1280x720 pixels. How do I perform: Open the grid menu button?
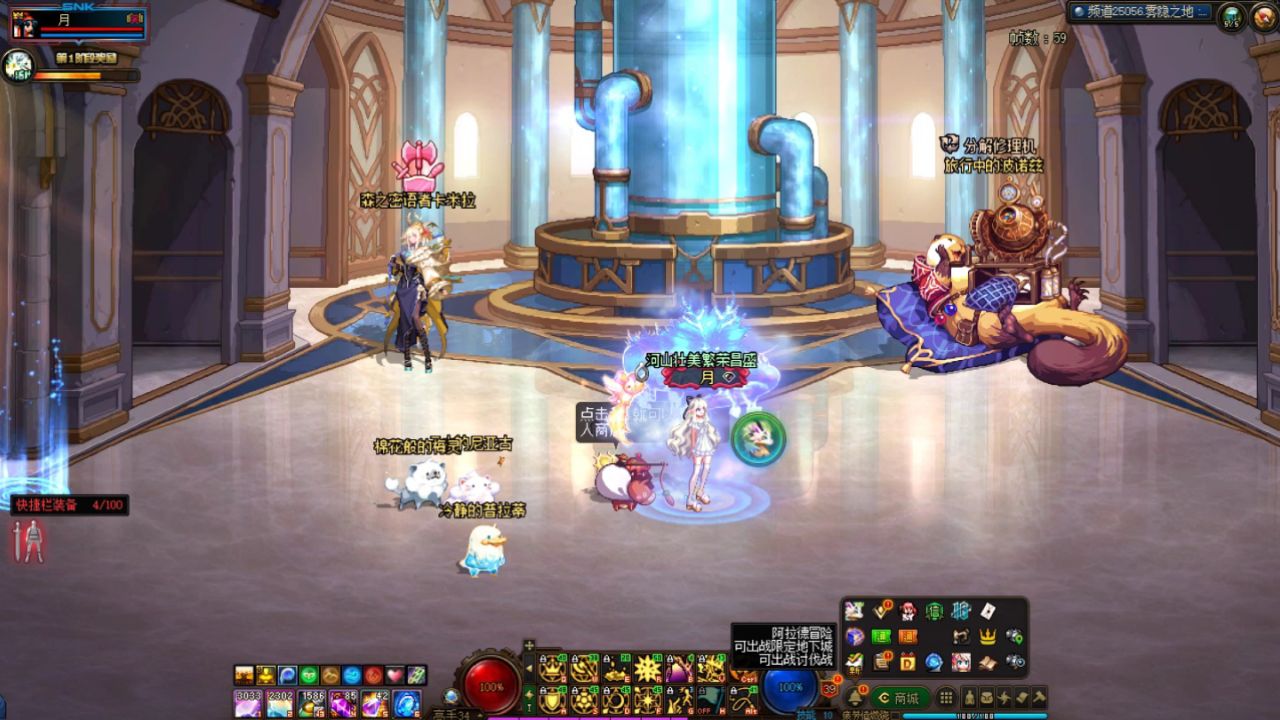[945, 698]
